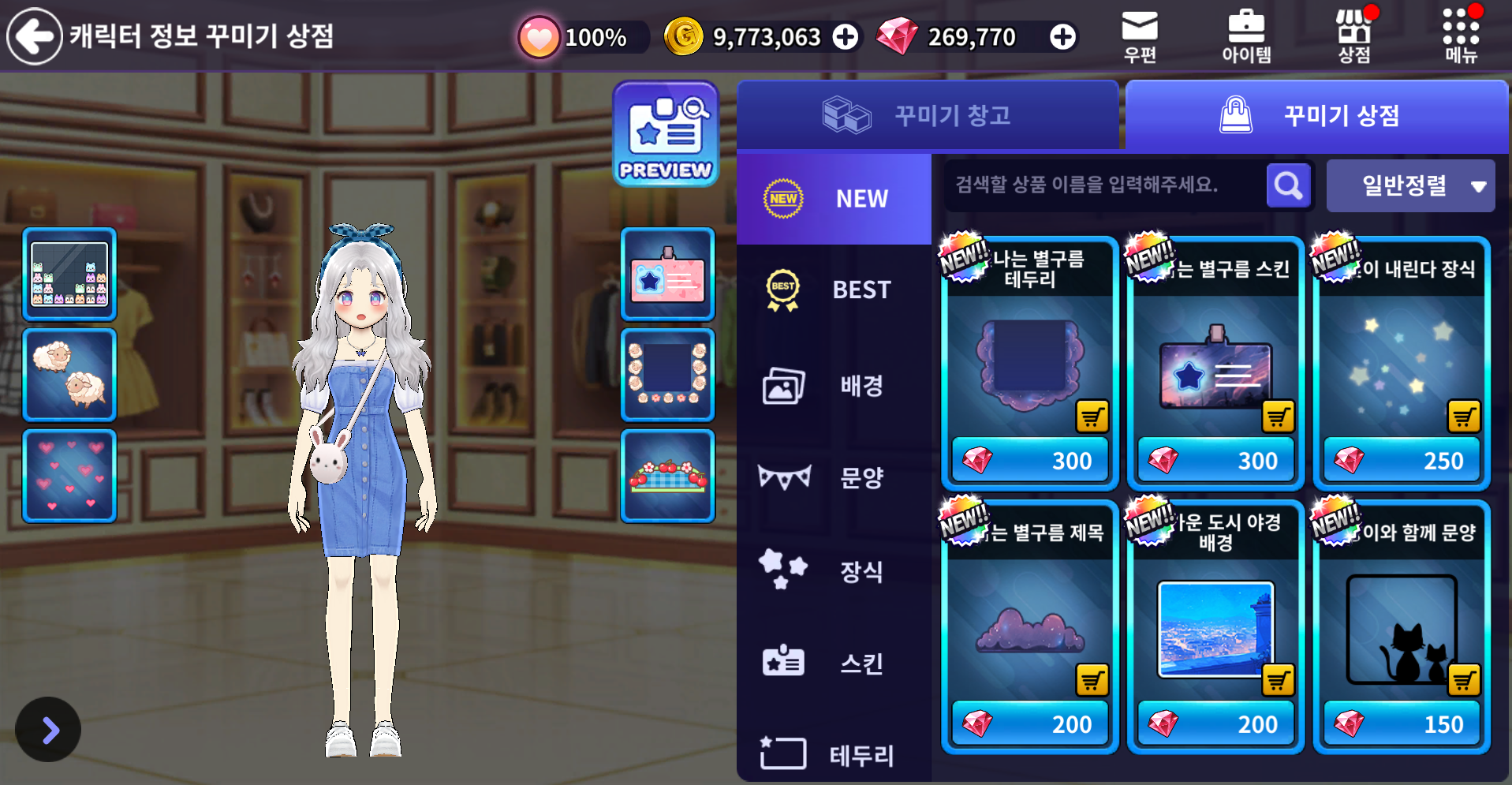Select the 문양 pattern category
The height and width of the screenshot is (785, 1512).
click(834, 477)
